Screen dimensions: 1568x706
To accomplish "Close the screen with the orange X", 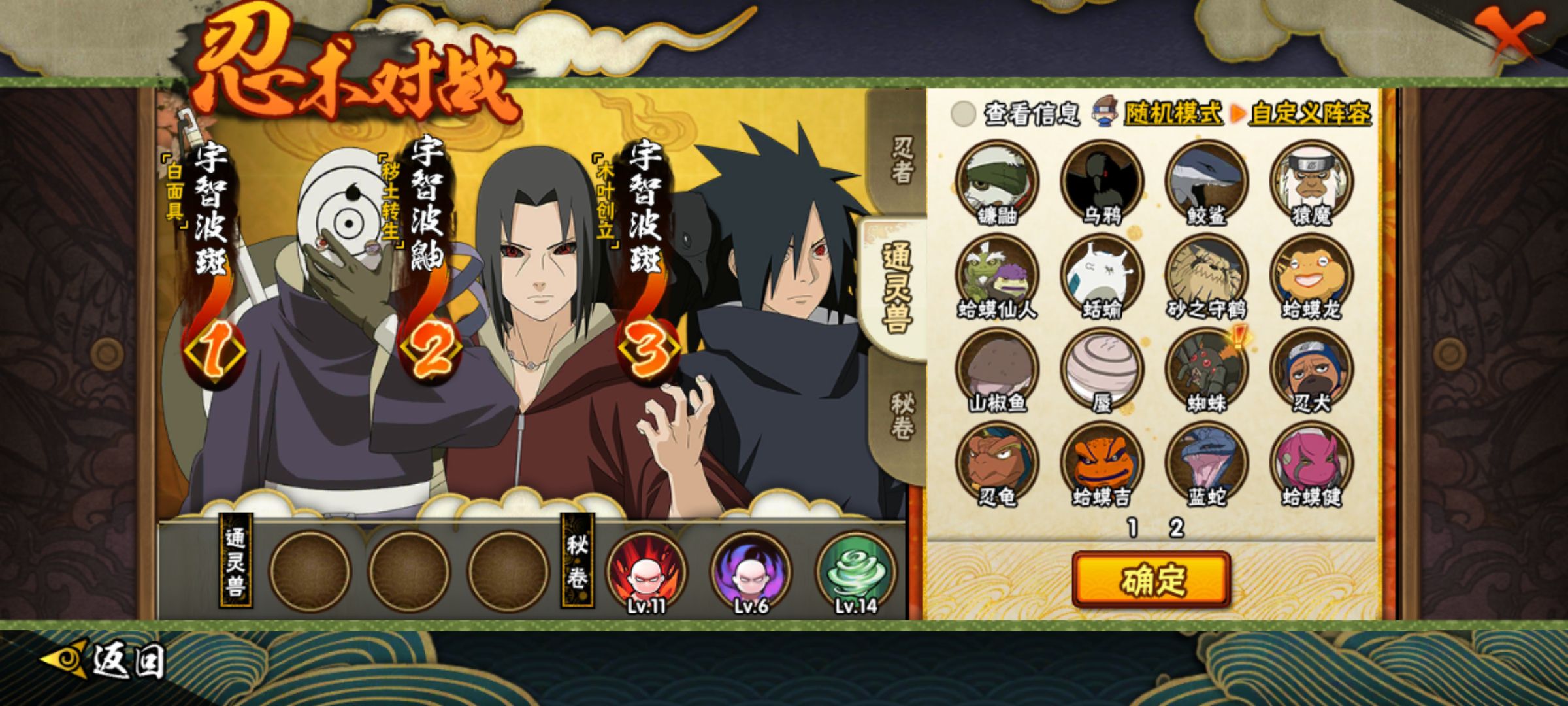I will (x=1511, y=37).
